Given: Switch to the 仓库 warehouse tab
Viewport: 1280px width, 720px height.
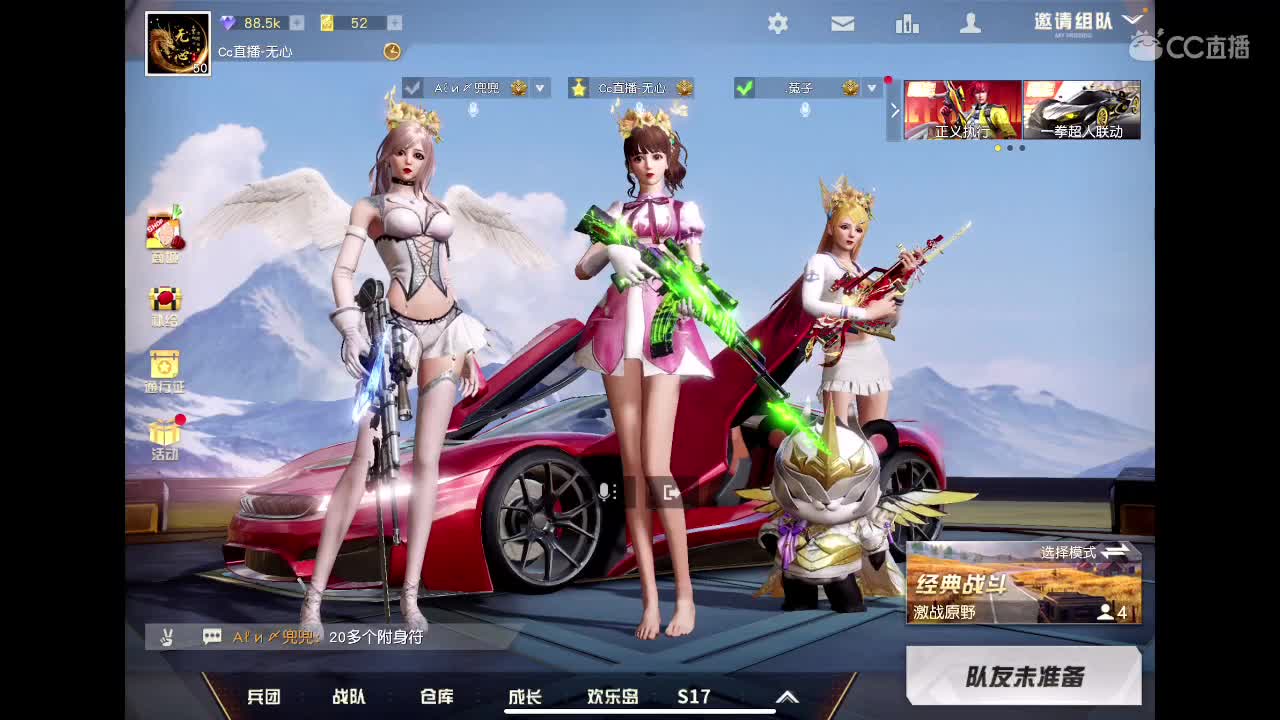Looking at the screenshot, I should point(435,697).
